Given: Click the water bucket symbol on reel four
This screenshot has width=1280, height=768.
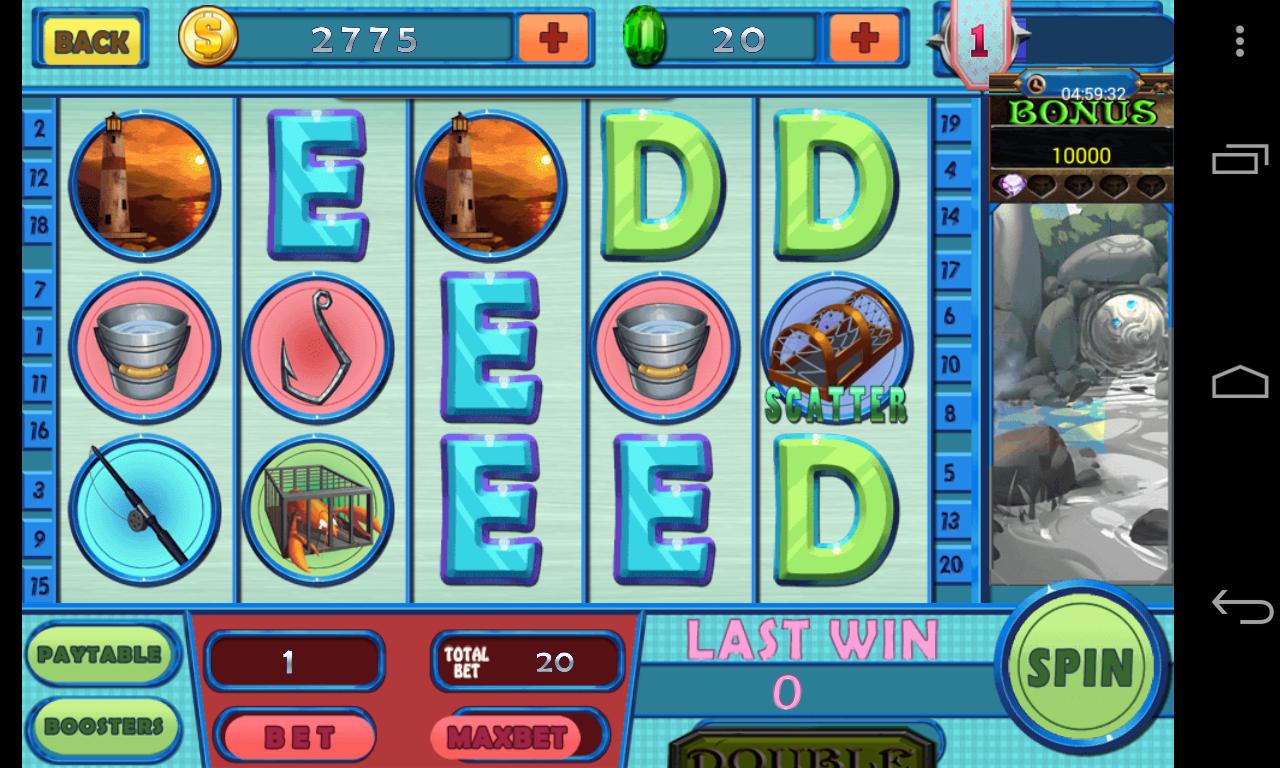Looking at the screenshot, I should point(664,347).
